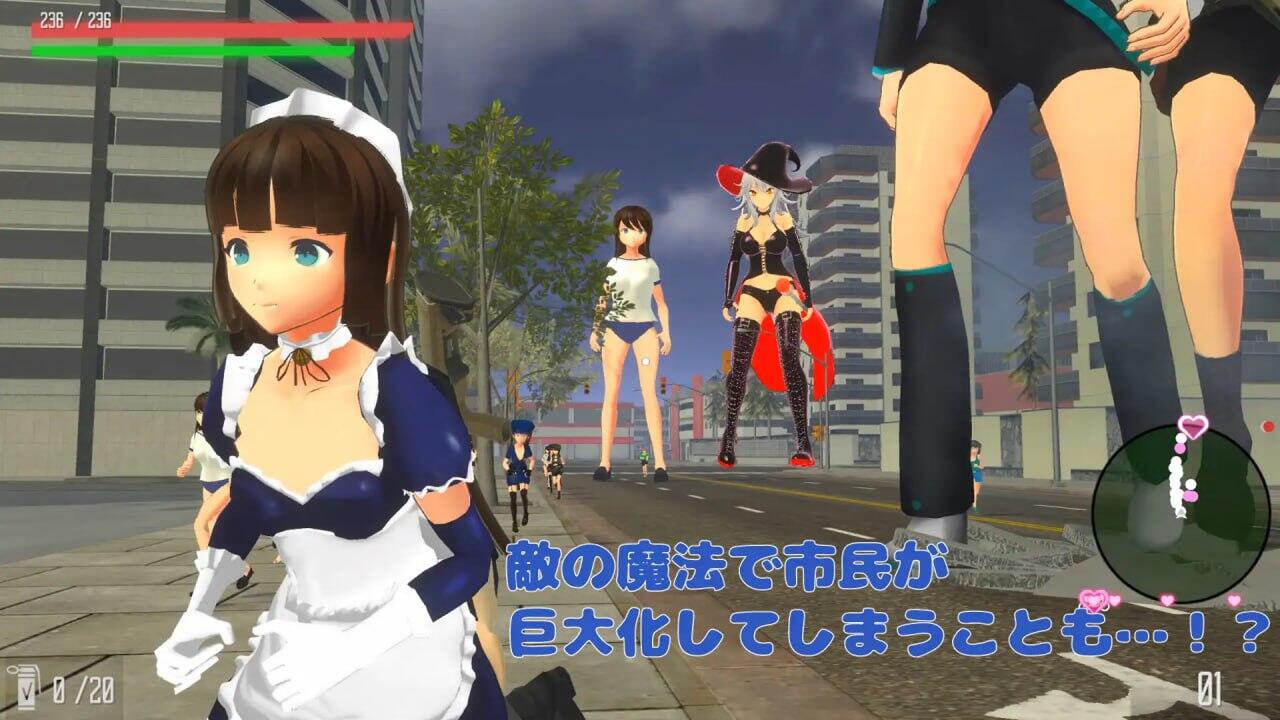1280x720 pixels.
Task: Click the white arrow marker inside the minimap
Action: (1180, 512)
